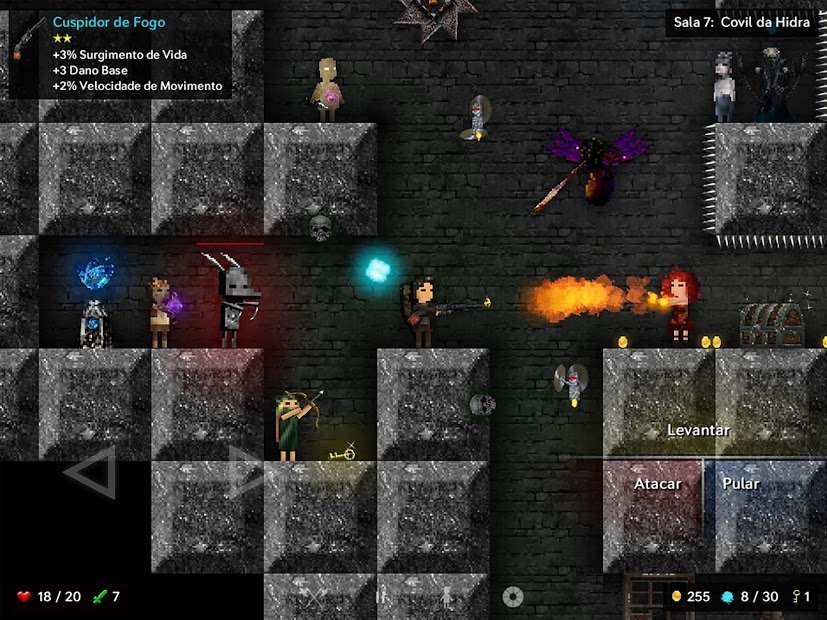Click the pause icon in bottom bar

coord(381,597)
